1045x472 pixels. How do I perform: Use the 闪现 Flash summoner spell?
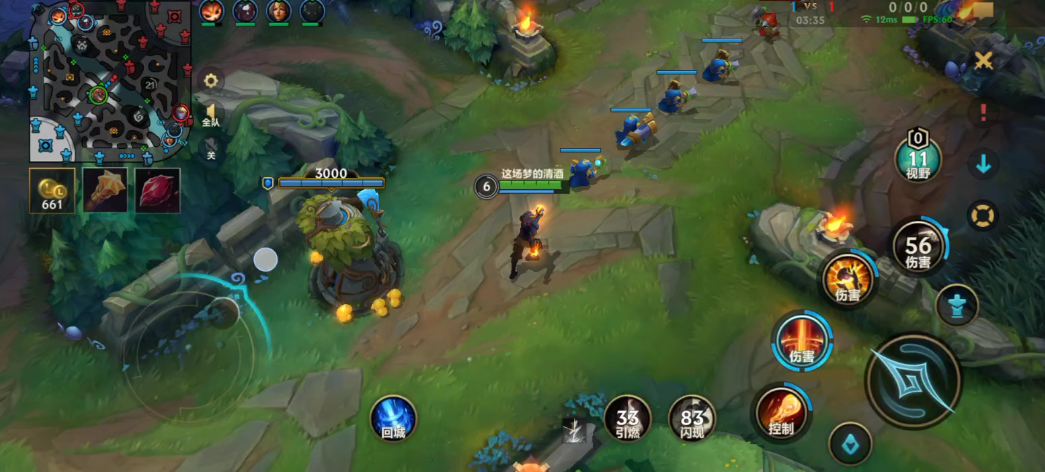pyautogui.click(x=692, y=418)
